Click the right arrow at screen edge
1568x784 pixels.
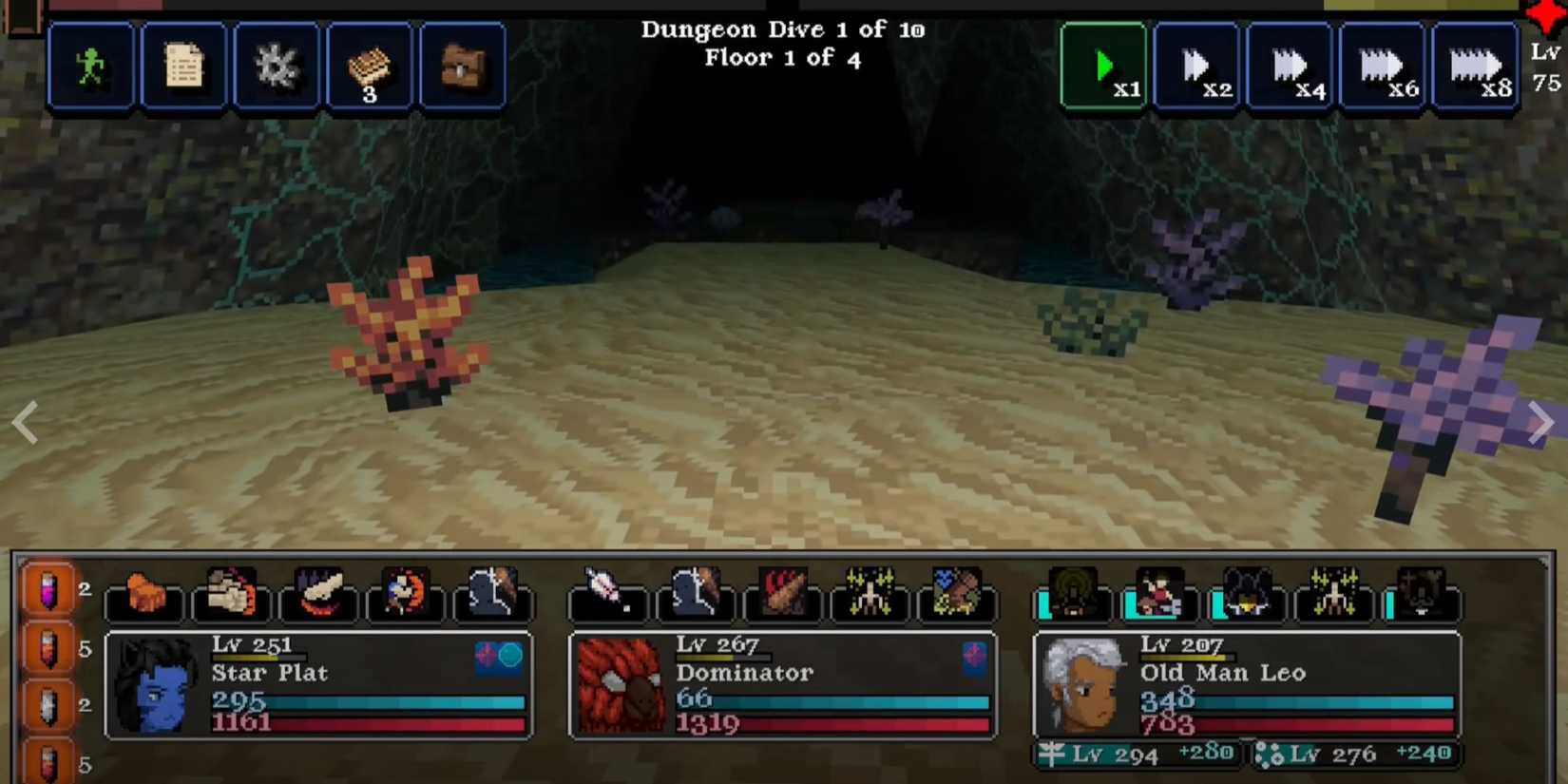point(1540,422)
